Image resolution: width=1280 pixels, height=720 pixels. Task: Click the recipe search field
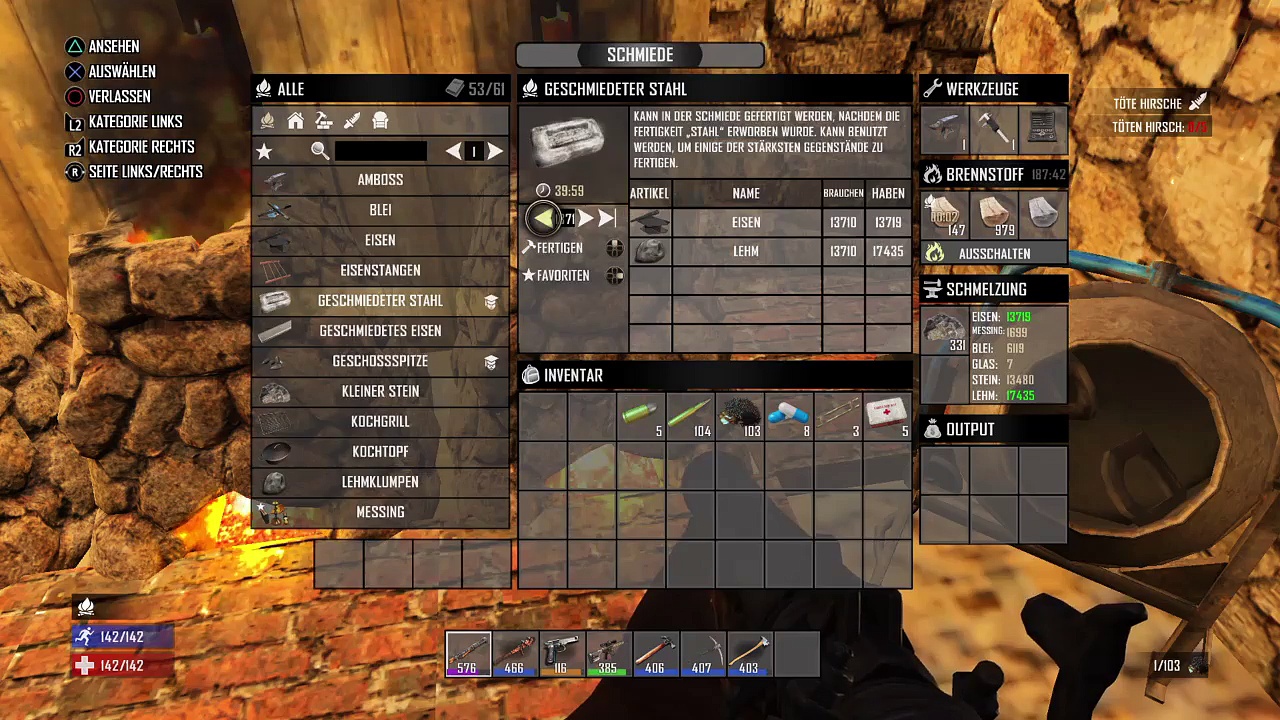[x=380, y=151]
